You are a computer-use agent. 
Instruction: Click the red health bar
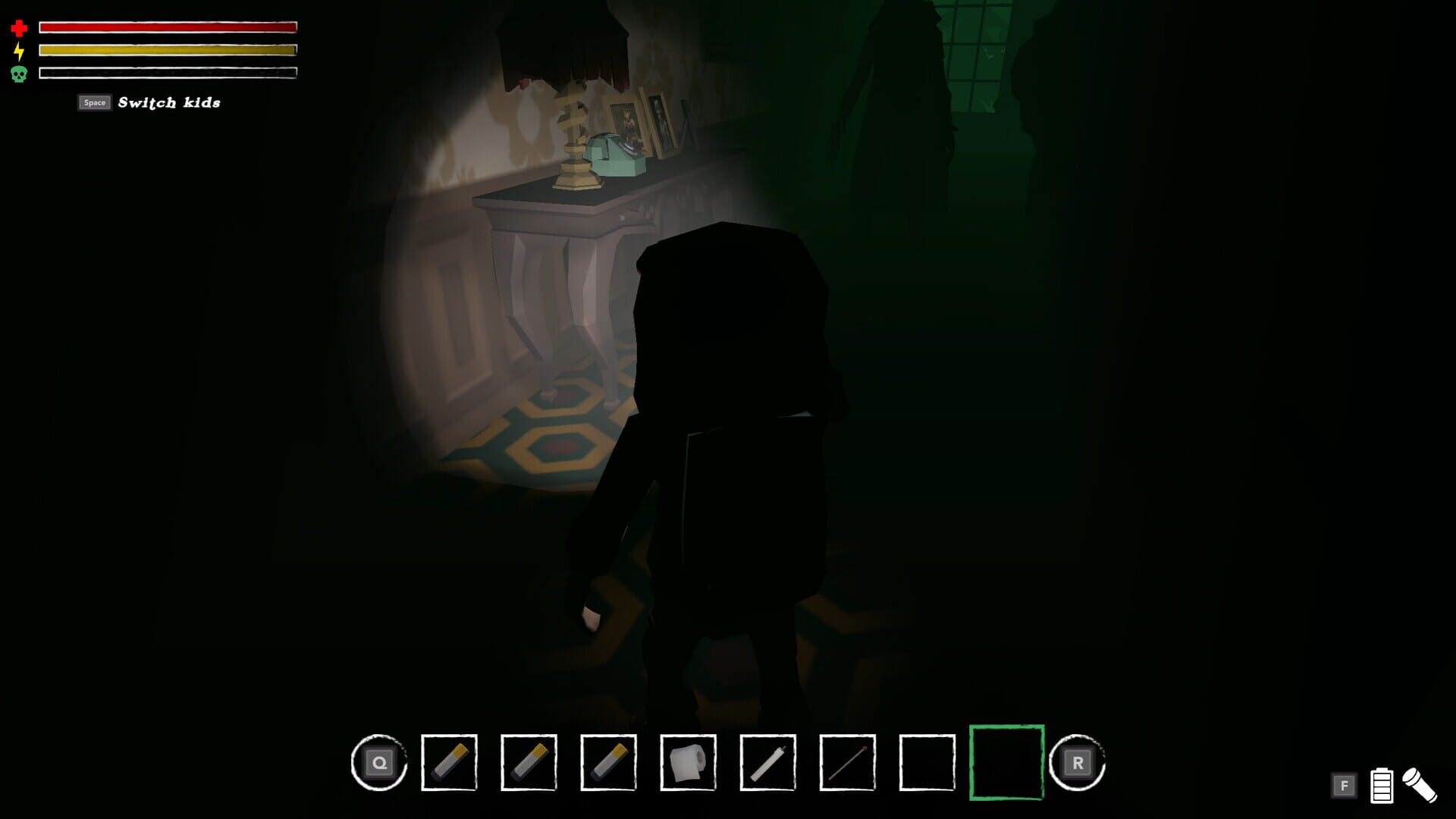coord(167,27)
